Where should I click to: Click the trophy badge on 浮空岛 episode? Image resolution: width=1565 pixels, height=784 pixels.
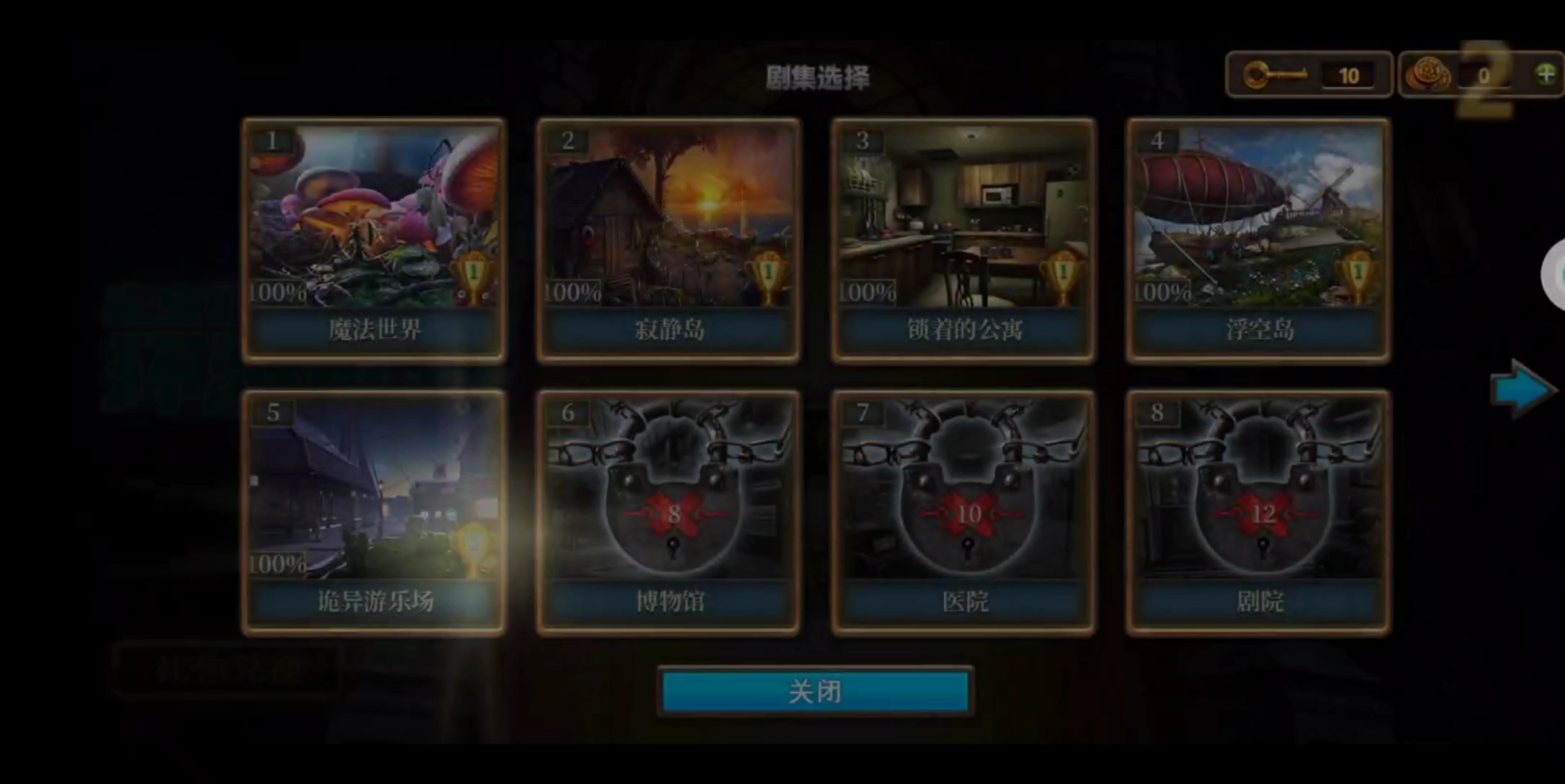[x=1358, y=273]
